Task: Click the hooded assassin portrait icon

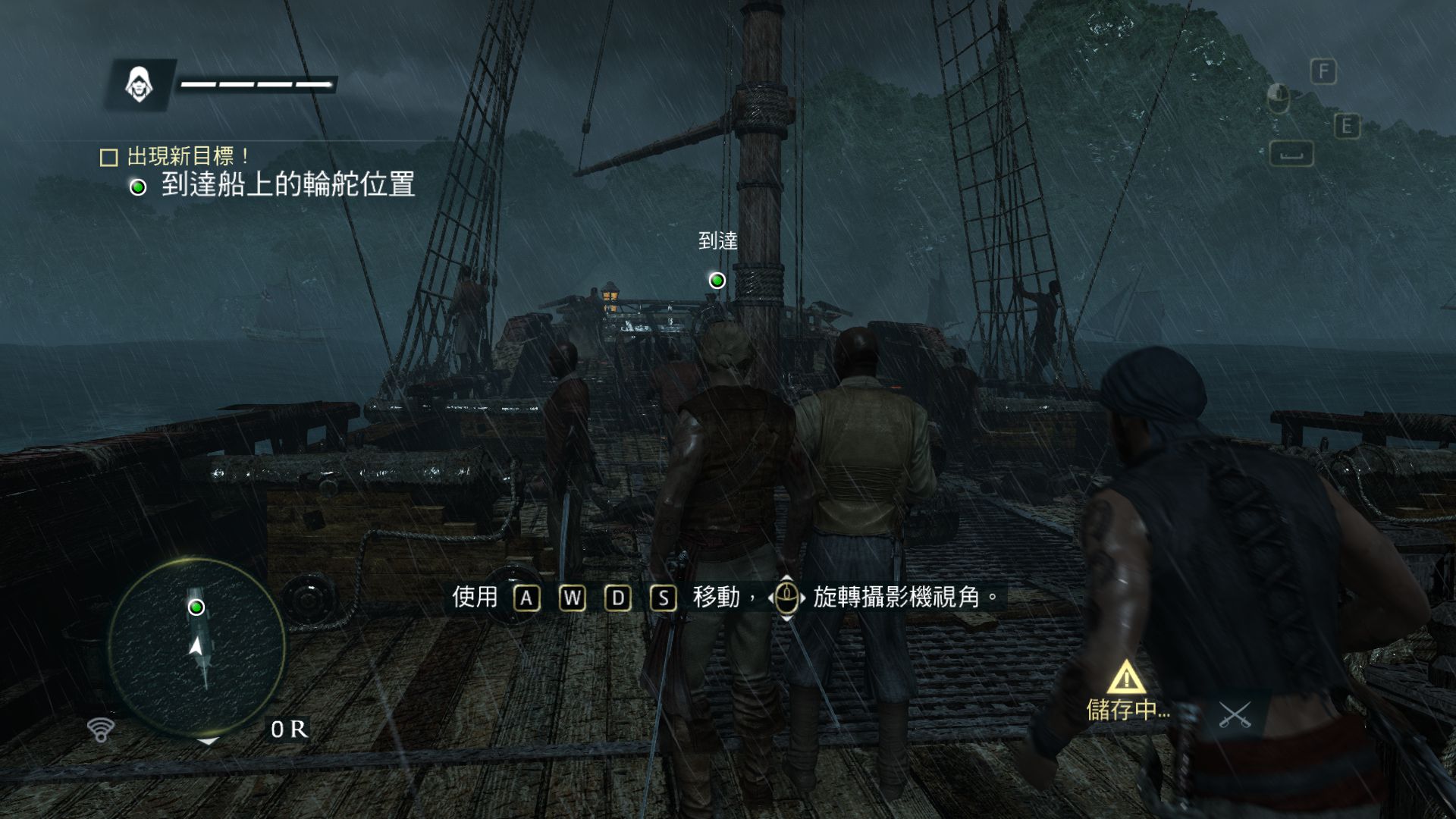Action: (139, 84)
